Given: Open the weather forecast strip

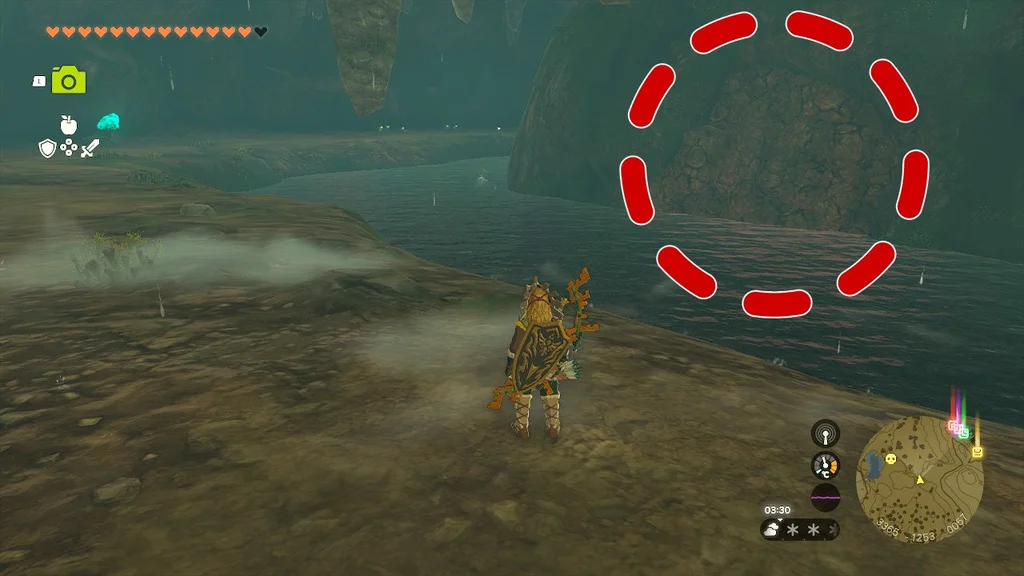Looking at the screenshot, I should pos(800,529).
